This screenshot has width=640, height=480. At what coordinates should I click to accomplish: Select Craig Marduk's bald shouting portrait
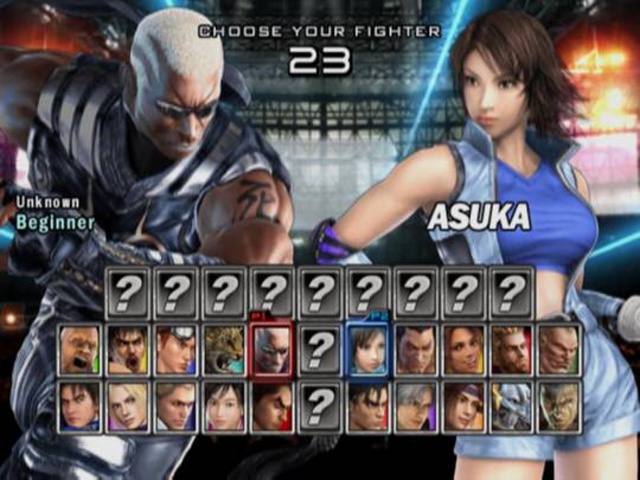point(80,350)
